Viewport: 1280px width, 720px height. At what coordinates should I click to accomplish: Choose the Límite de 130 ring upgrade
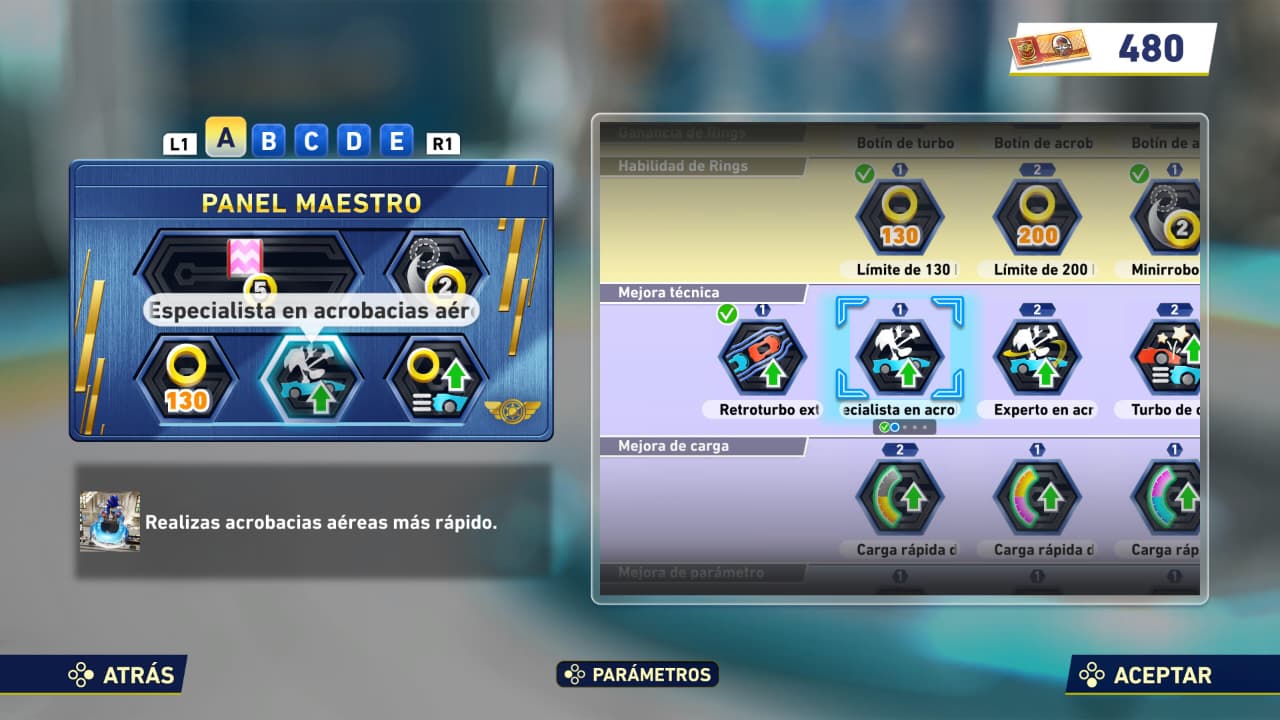(900, 216)
